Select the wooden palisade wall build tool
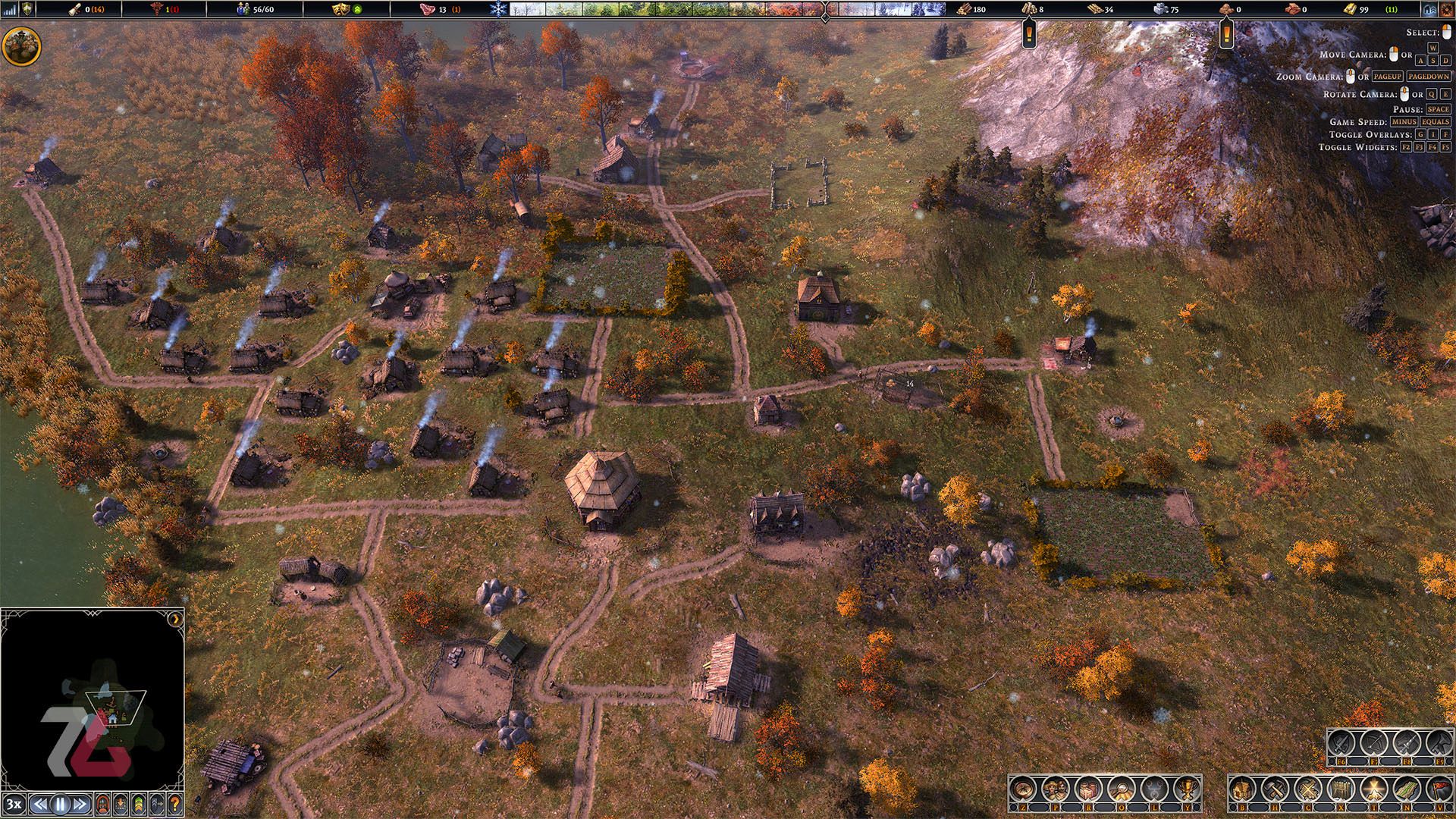This screenshot has width=1456, height=819. click(x=1341, y=789)
